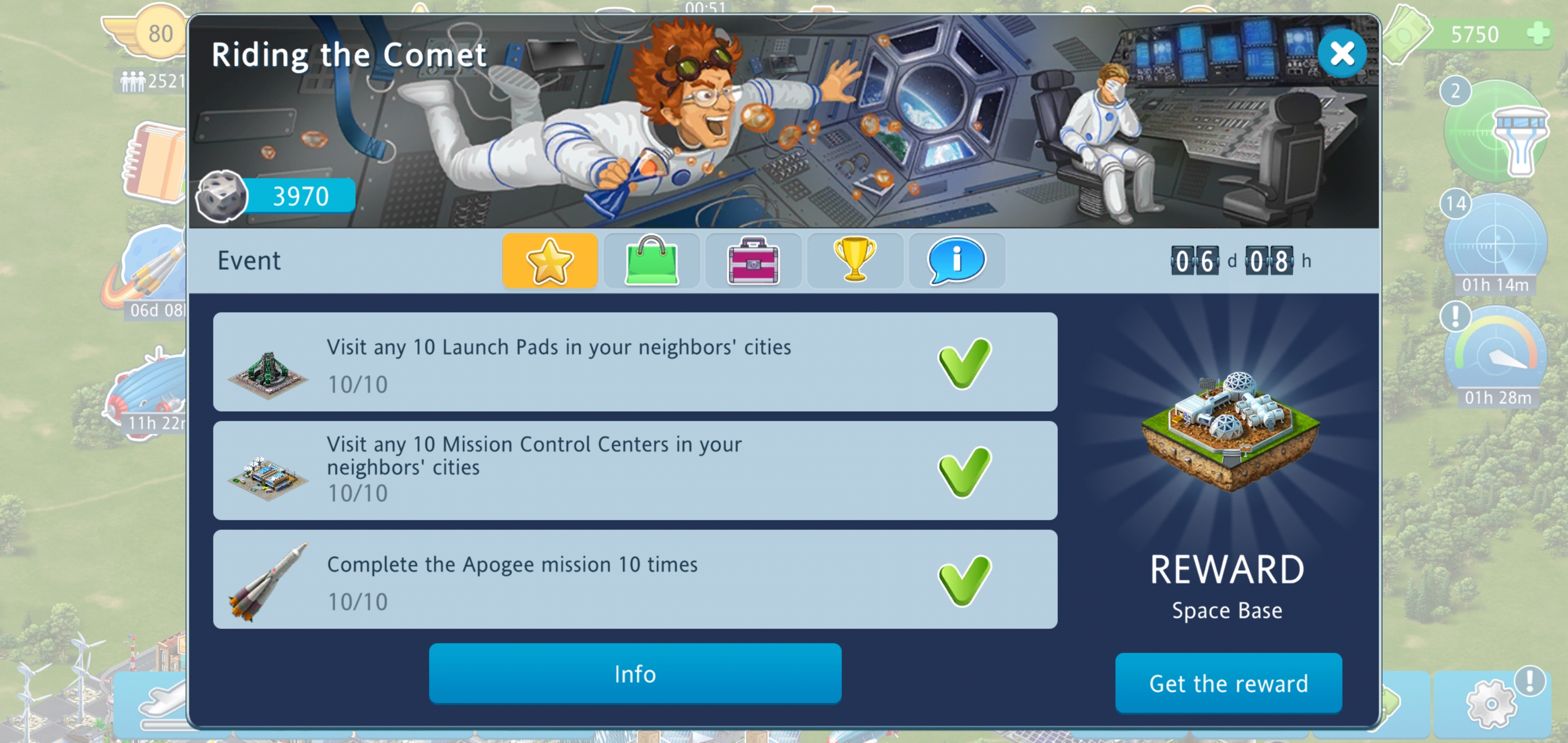
Task: Show the gold trophy tab
Action: [x=855, y=261]
